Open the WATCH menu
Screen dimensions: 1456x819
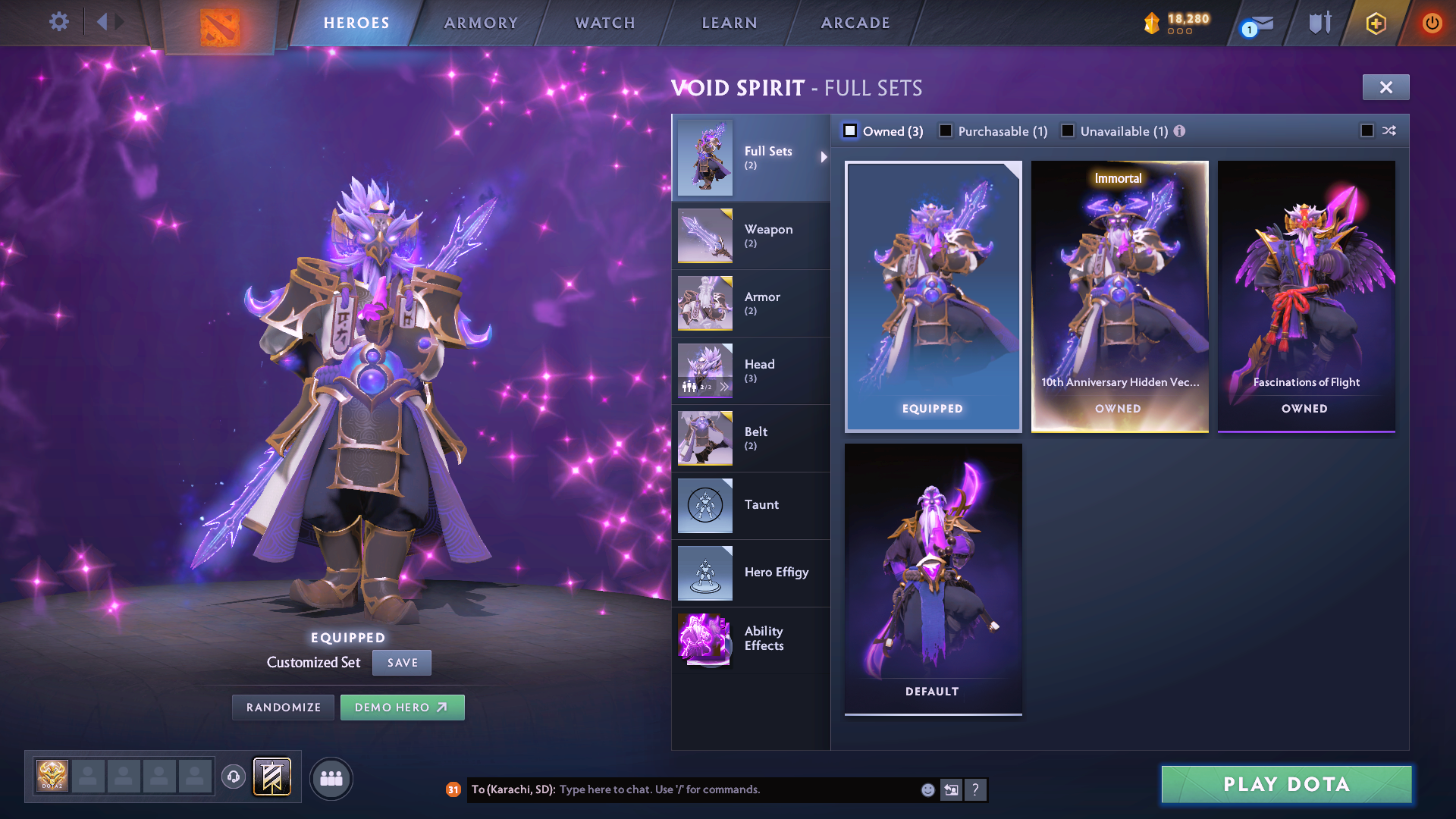[x=603, y=23]
